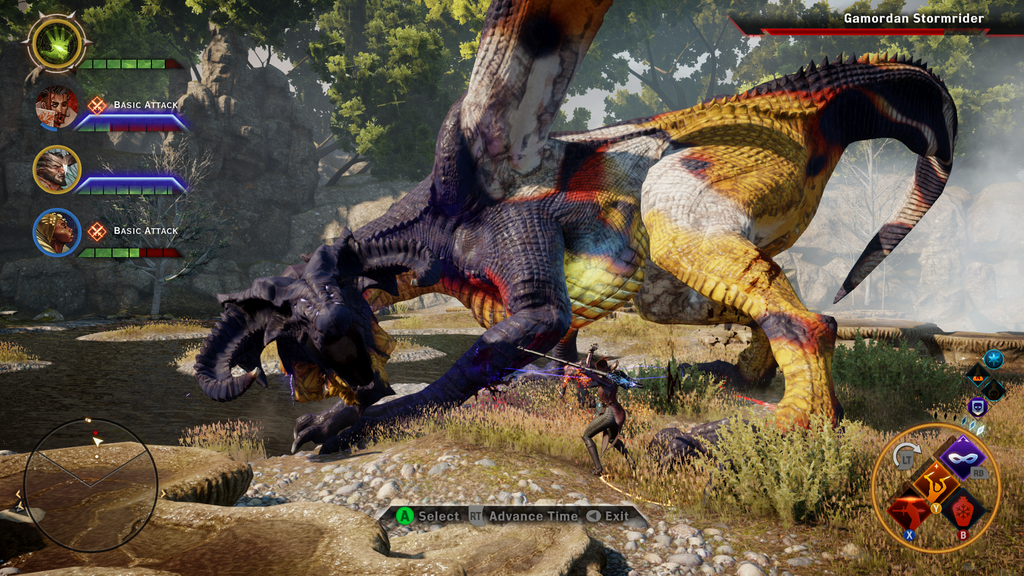Use the orange leaping figure ability

[x=934, y=482]
